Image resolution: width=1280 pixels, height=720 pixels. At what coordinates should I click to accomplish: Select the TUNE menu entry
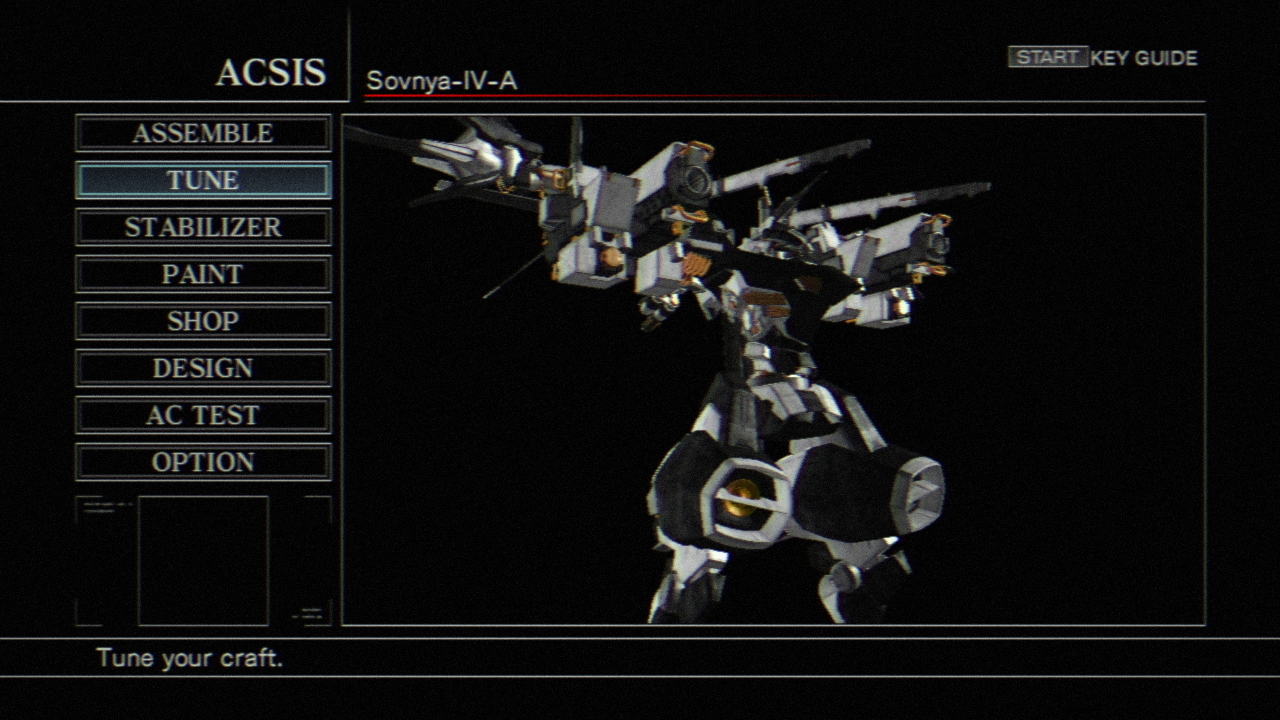(203, 180)
